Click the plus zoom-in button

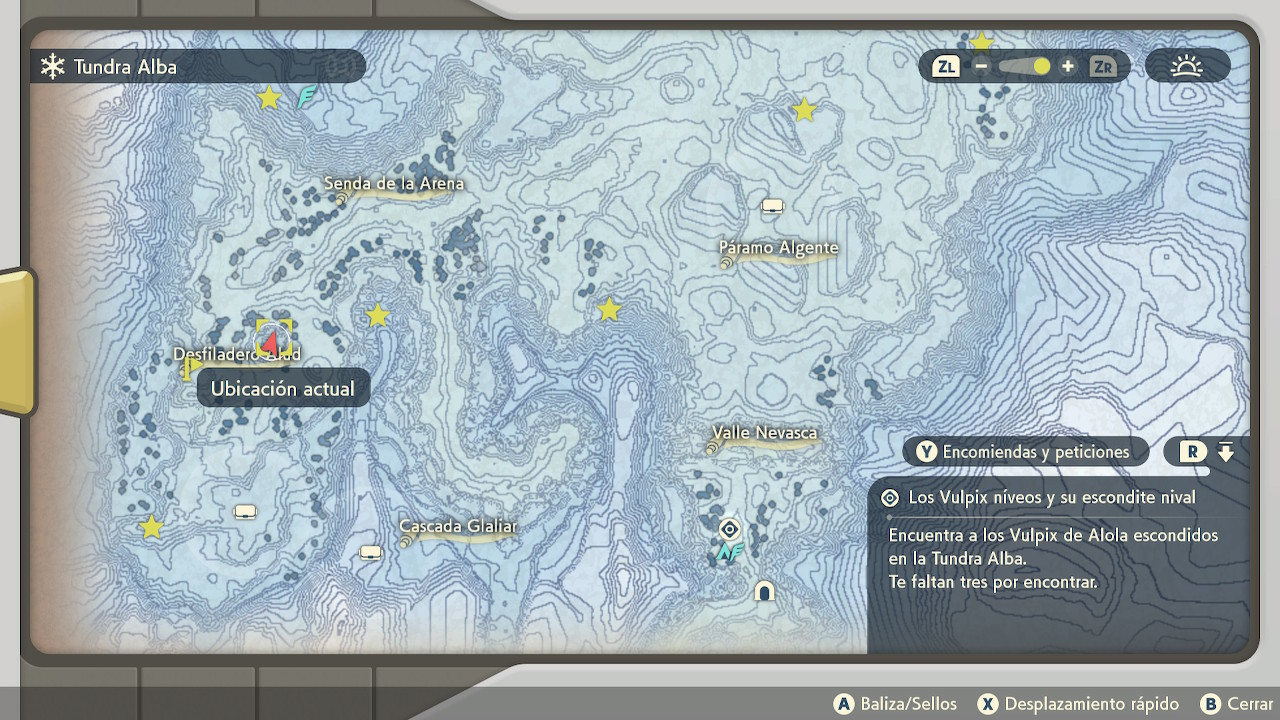tap(1068, 67)
